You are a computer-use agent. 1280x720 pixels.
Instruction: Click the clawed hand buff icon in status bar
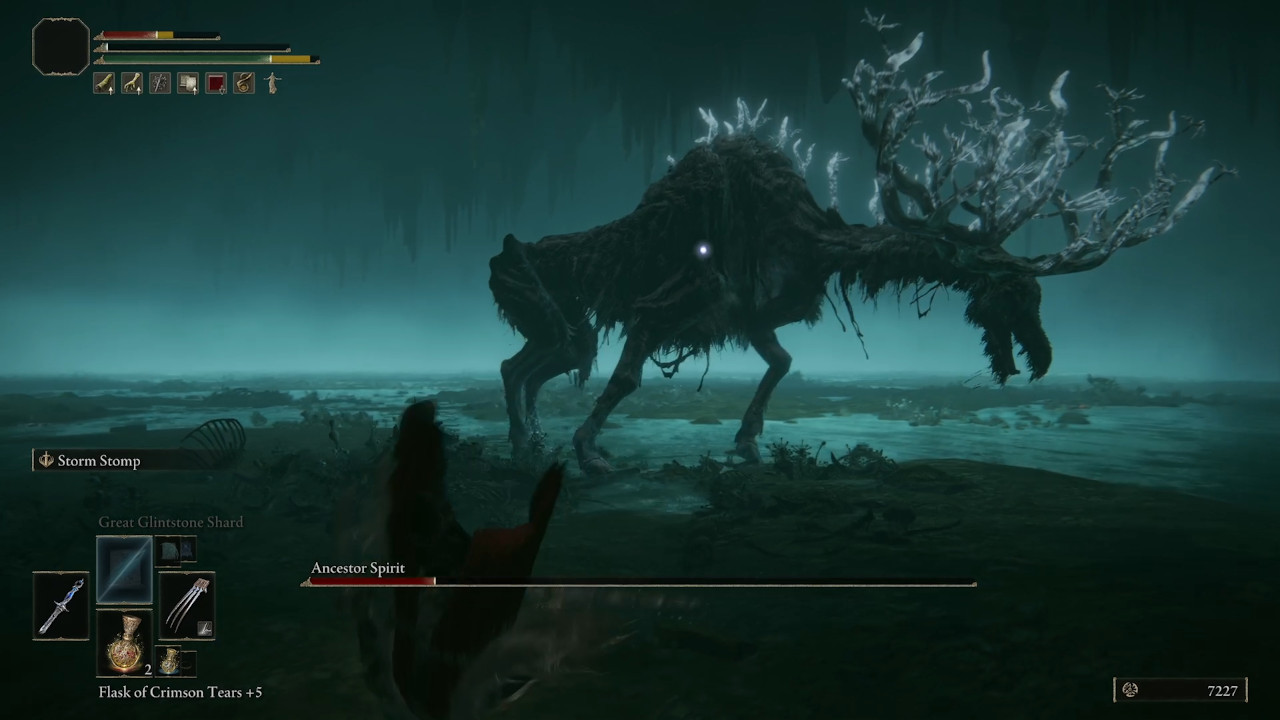(x=131, y=83)
